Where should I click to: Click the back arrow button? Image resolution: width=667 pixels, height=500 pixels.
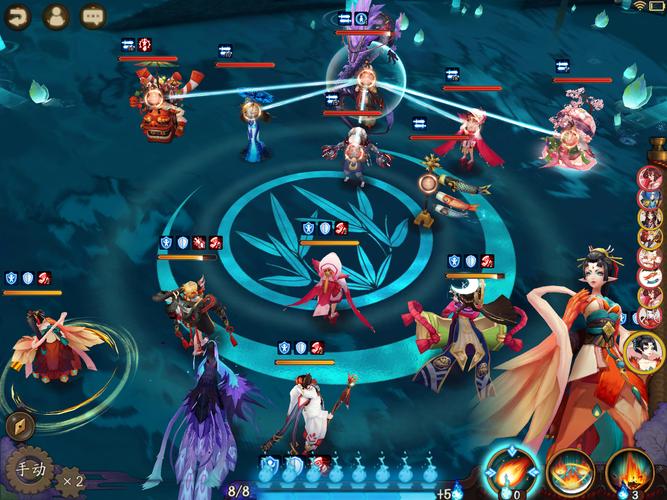[x=19, y=15]
